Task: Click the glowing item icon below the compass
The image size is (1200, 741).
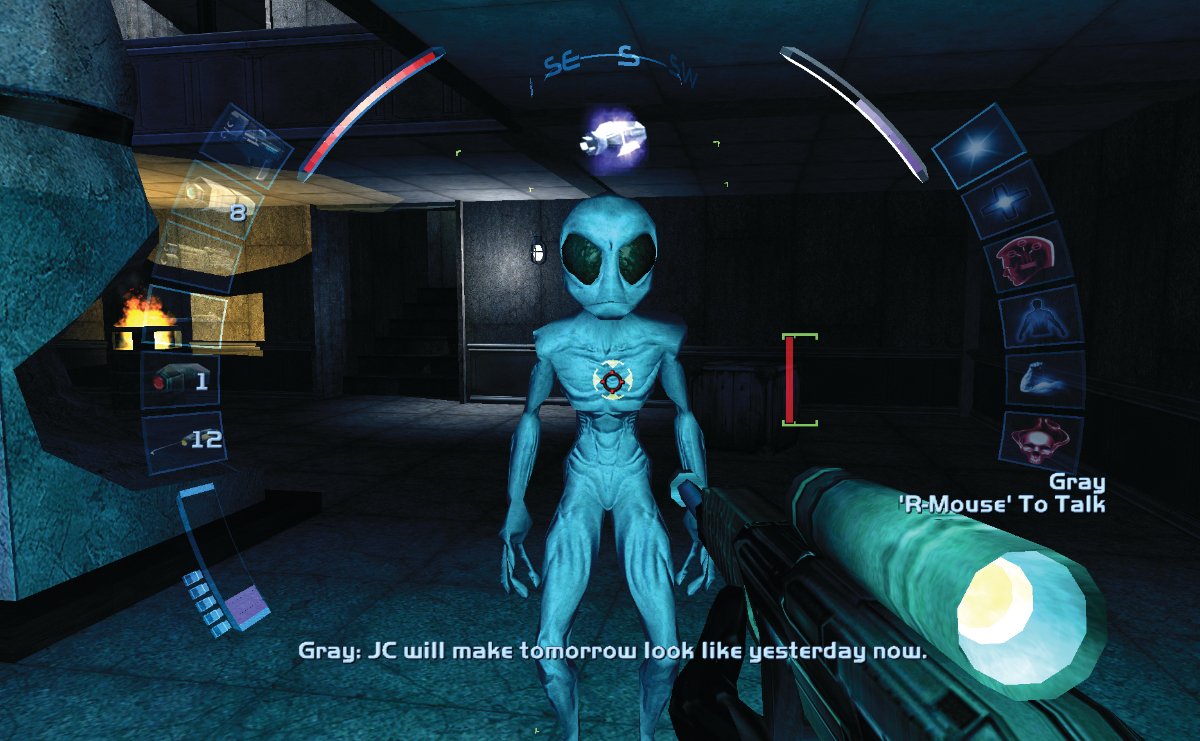Action: pyautogui.click(x=611, y=140)
